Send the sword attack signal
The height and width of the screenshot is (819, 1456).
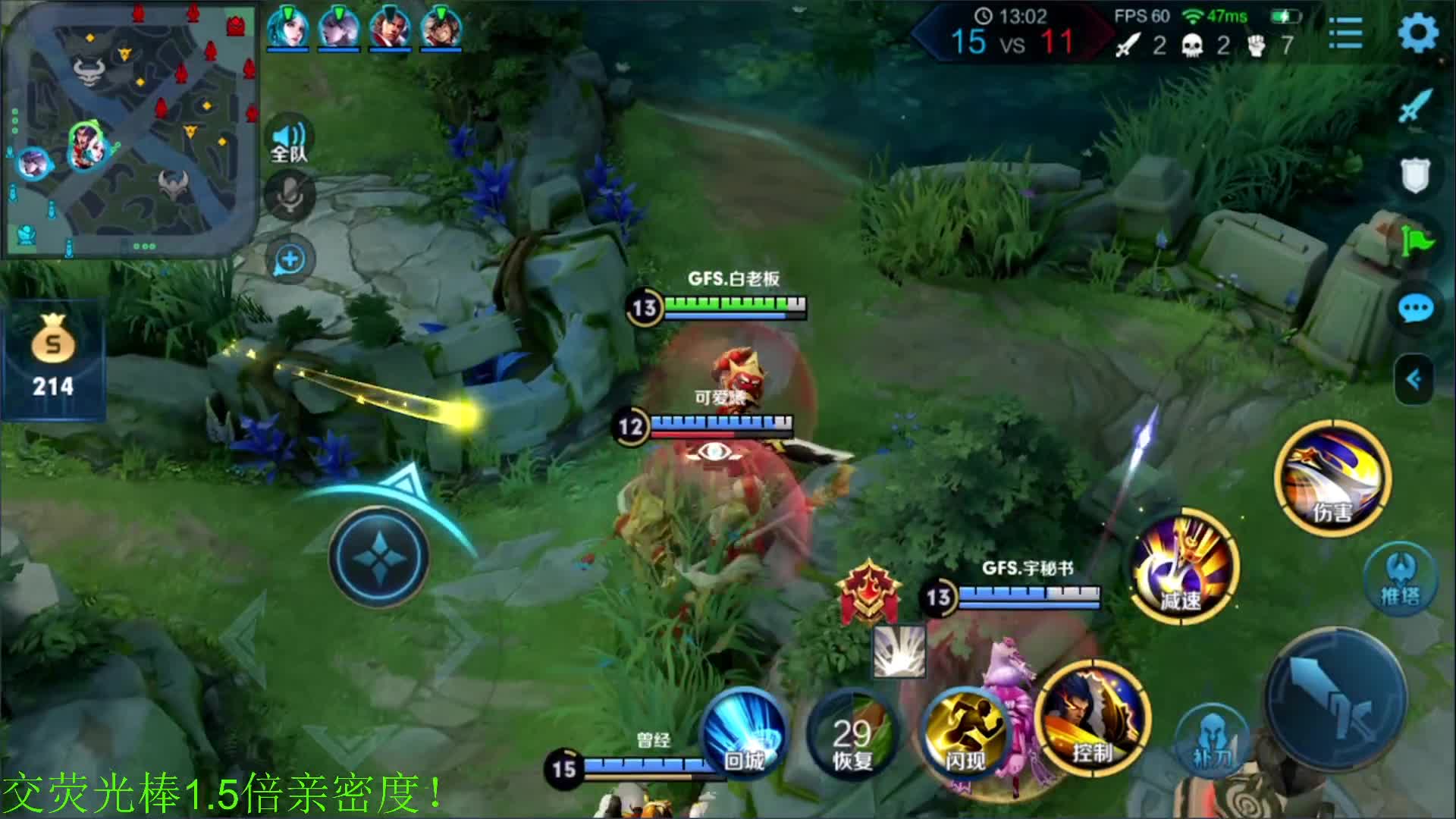coord(1415,108)
